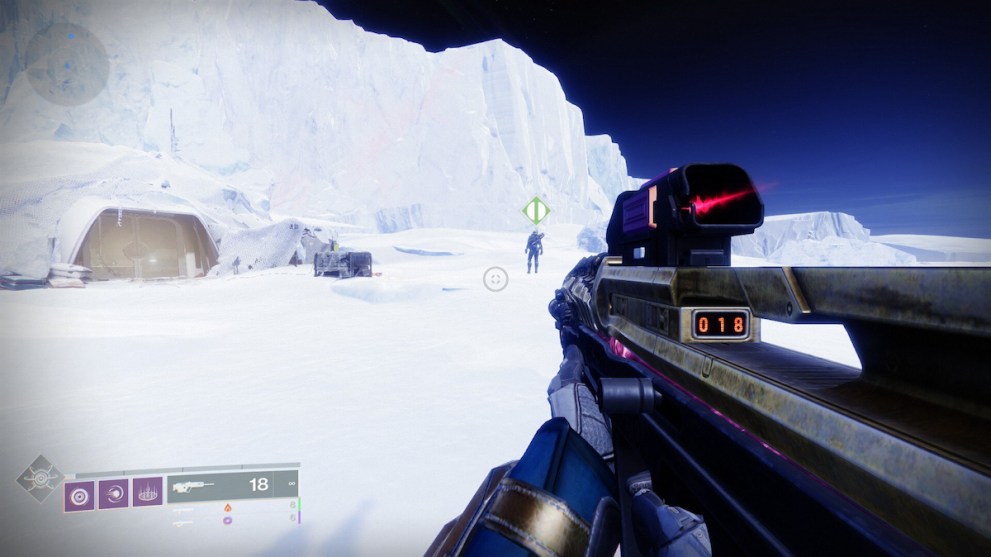Select the equipped pulse rifle weapon slot
This screenshot has height=557, width=991.
click(230, 485)
